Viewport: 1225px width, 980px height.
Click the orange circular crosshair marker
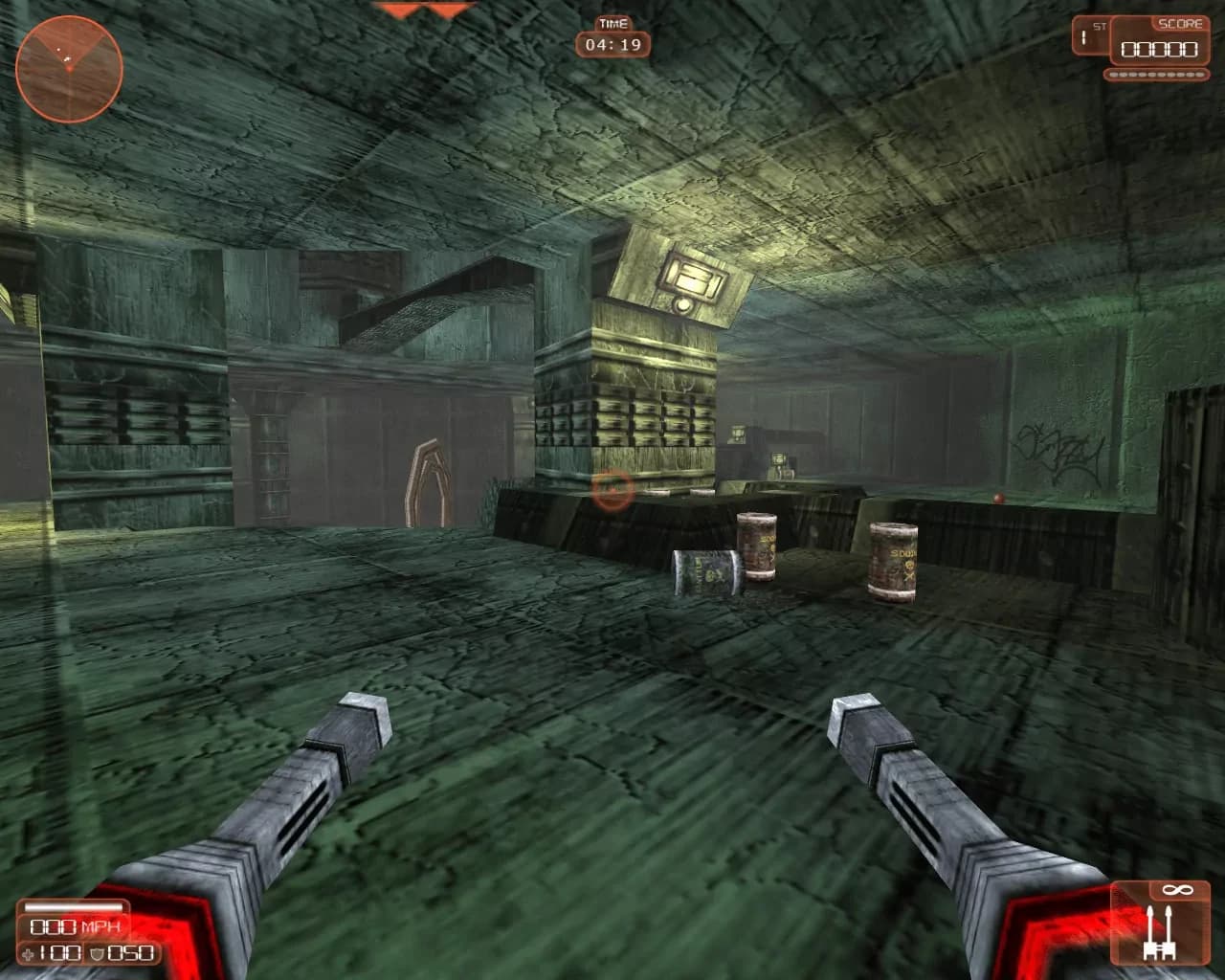[x=611, y=490]
